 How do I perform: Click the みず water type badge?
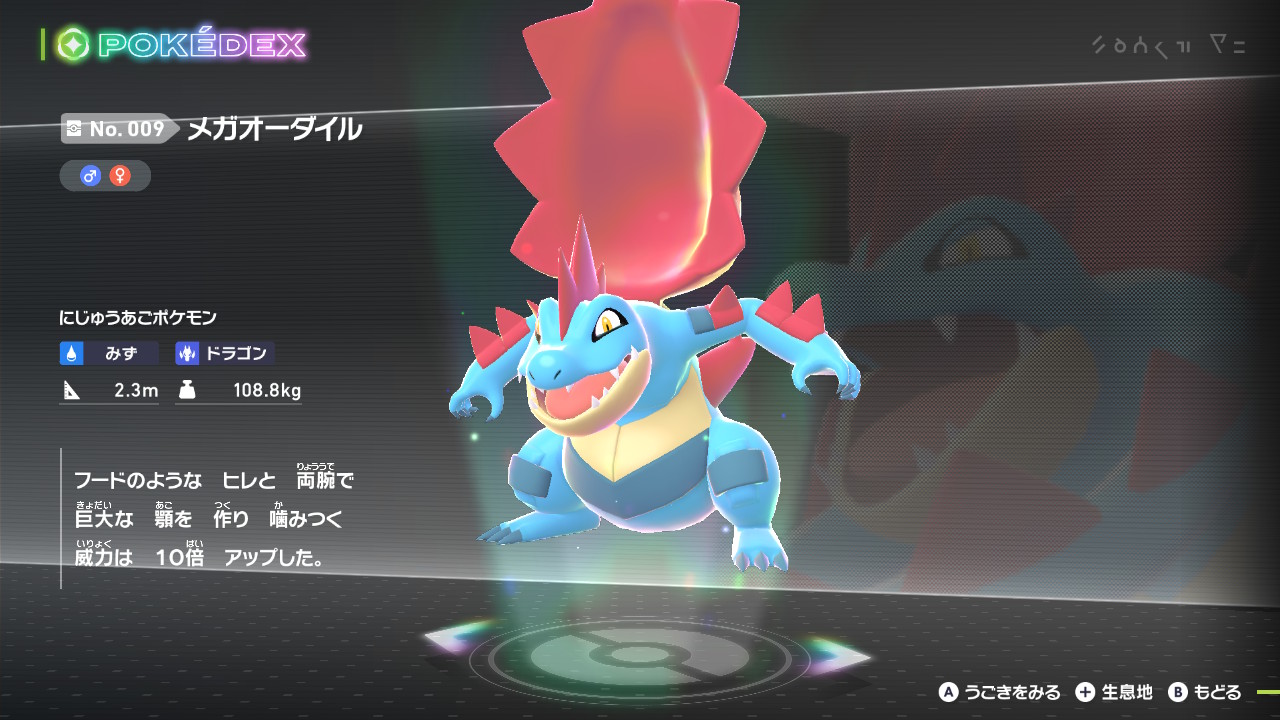click(x=109, y=353)
